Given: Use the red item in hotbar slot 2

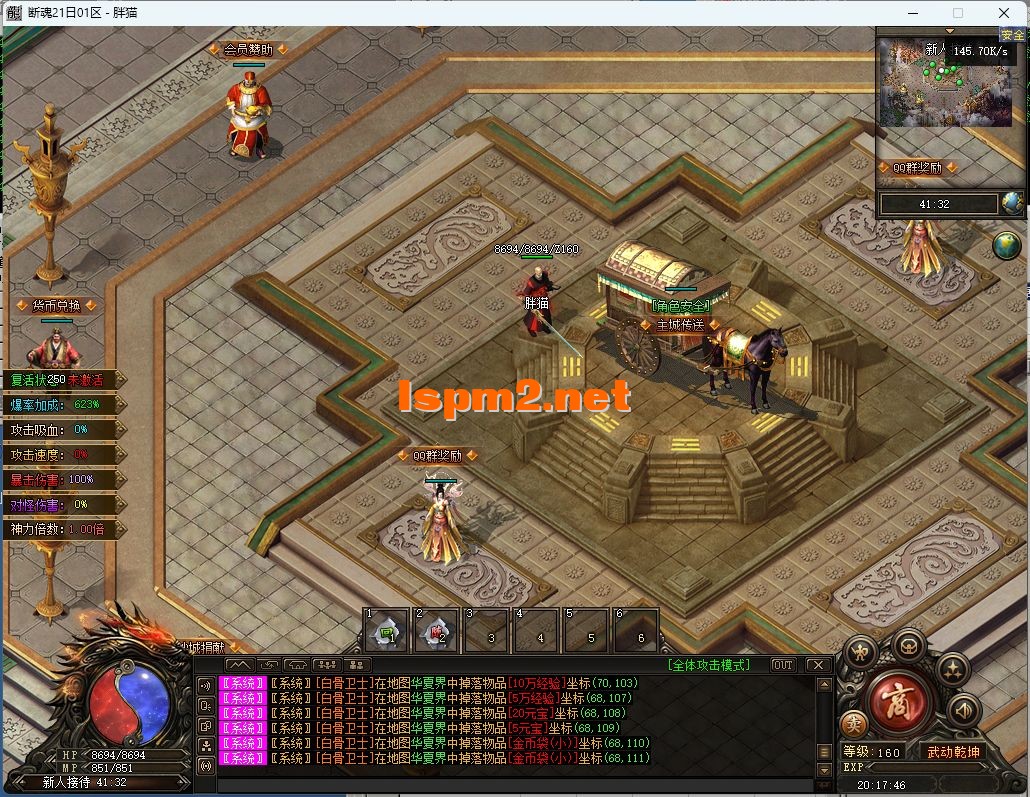Looking at the screenshot, I should (x=436, y=631).
